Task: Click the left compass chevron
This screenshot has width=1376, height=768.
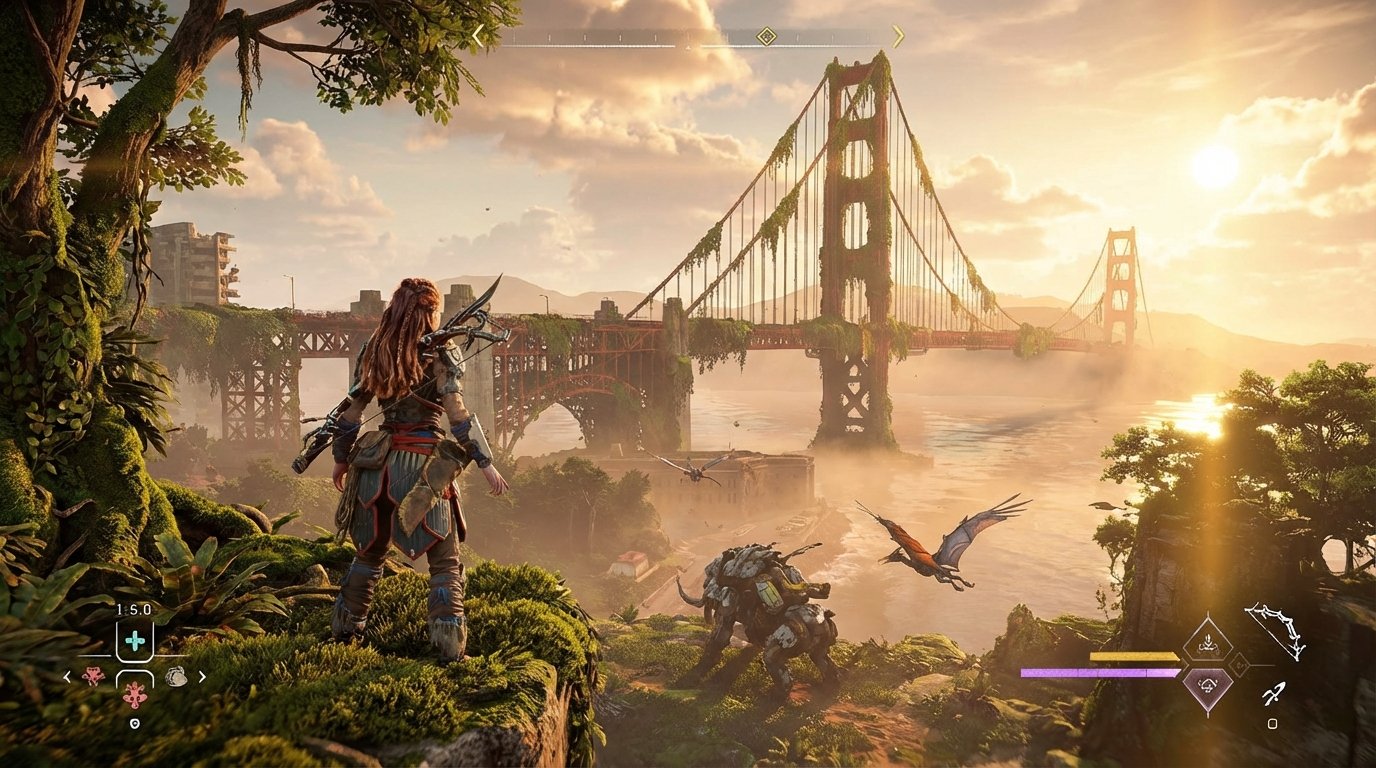Action: [x=478, y=36]
